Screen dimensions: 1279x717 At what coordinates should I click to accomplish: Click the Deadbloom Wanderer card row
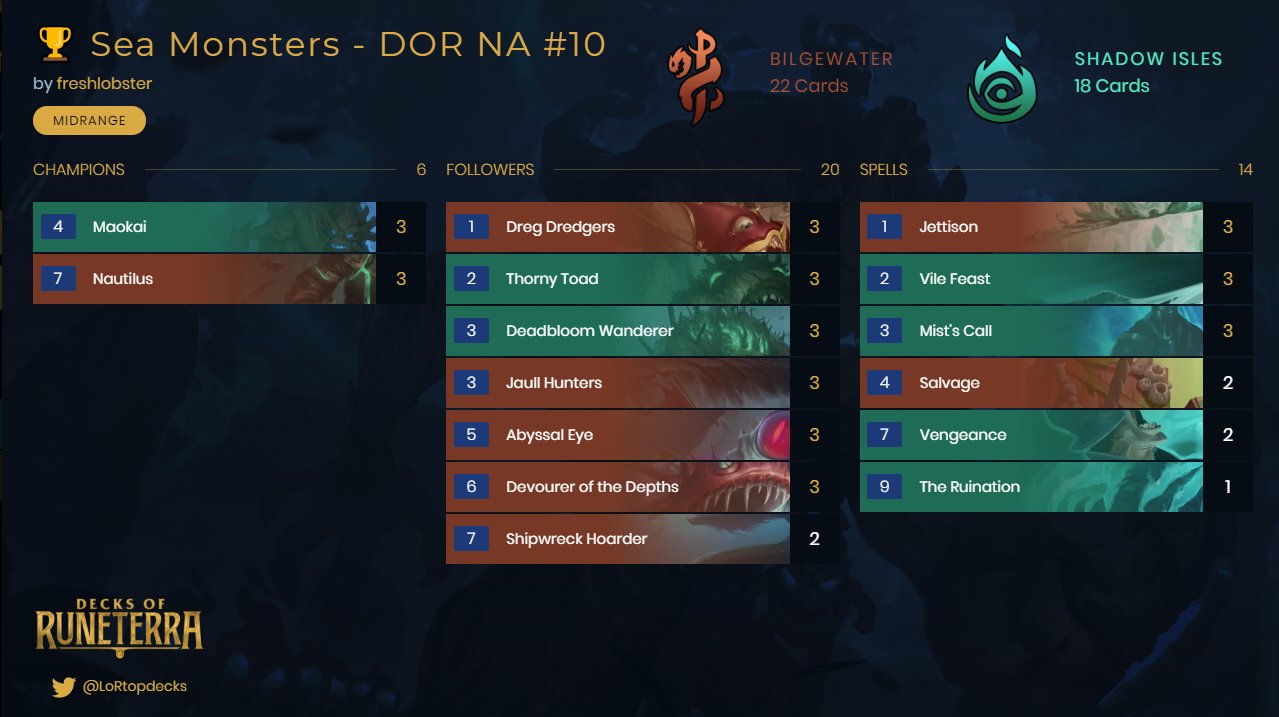pos(618,331)
